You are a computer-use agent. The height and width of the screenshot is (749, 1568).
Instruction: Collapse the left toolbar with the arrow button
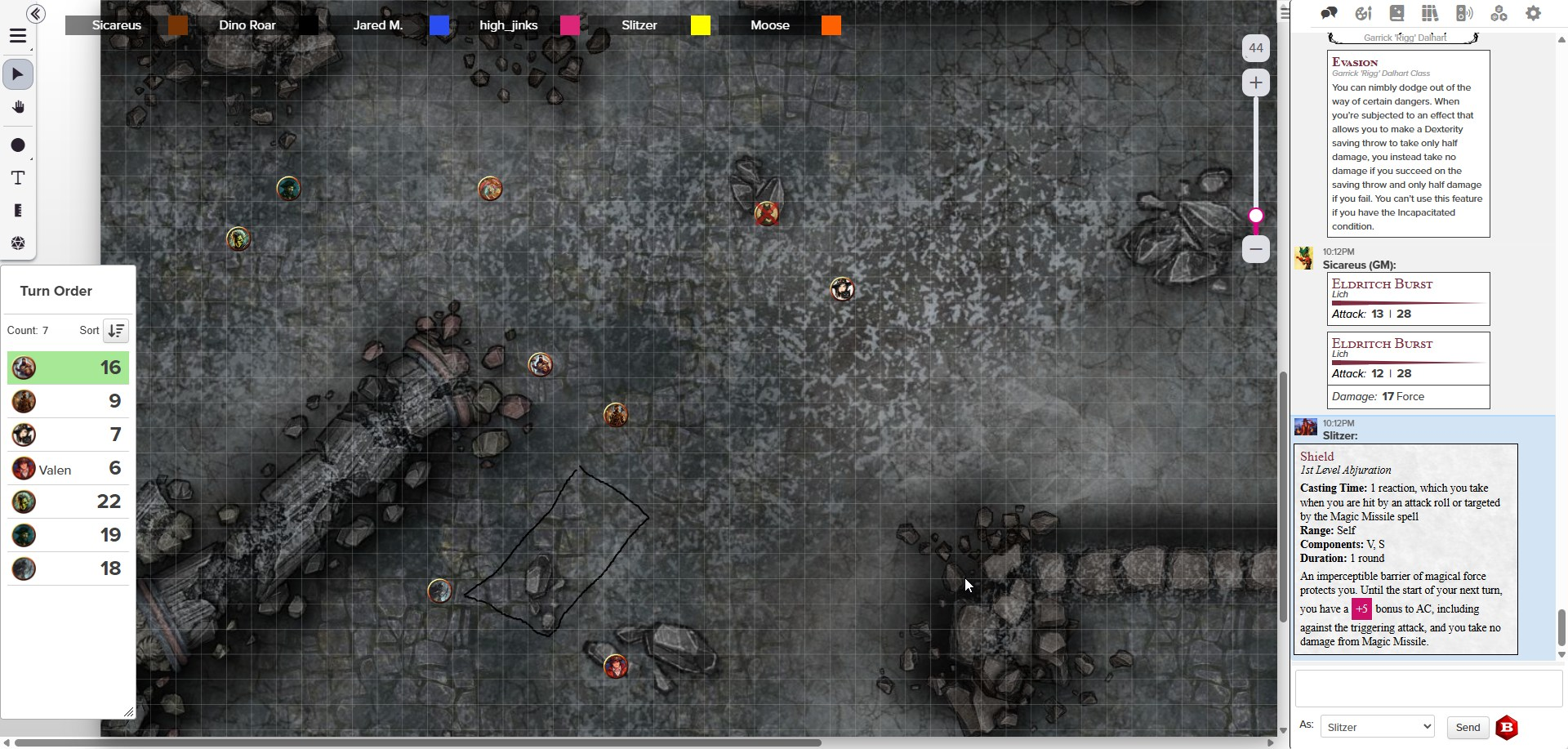click(x=35, y=14)
